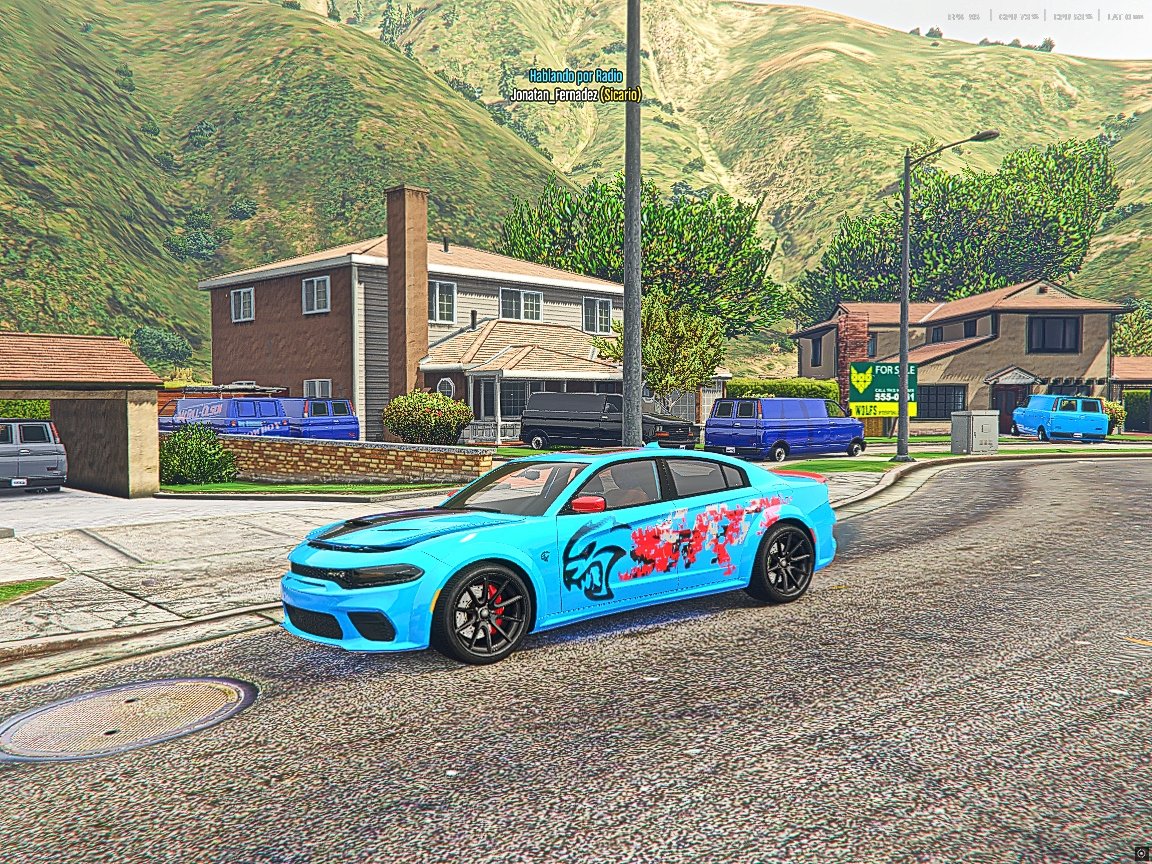
Task: Click the small circular icon in the bottom-right corner
Action: click(1141, 853)
